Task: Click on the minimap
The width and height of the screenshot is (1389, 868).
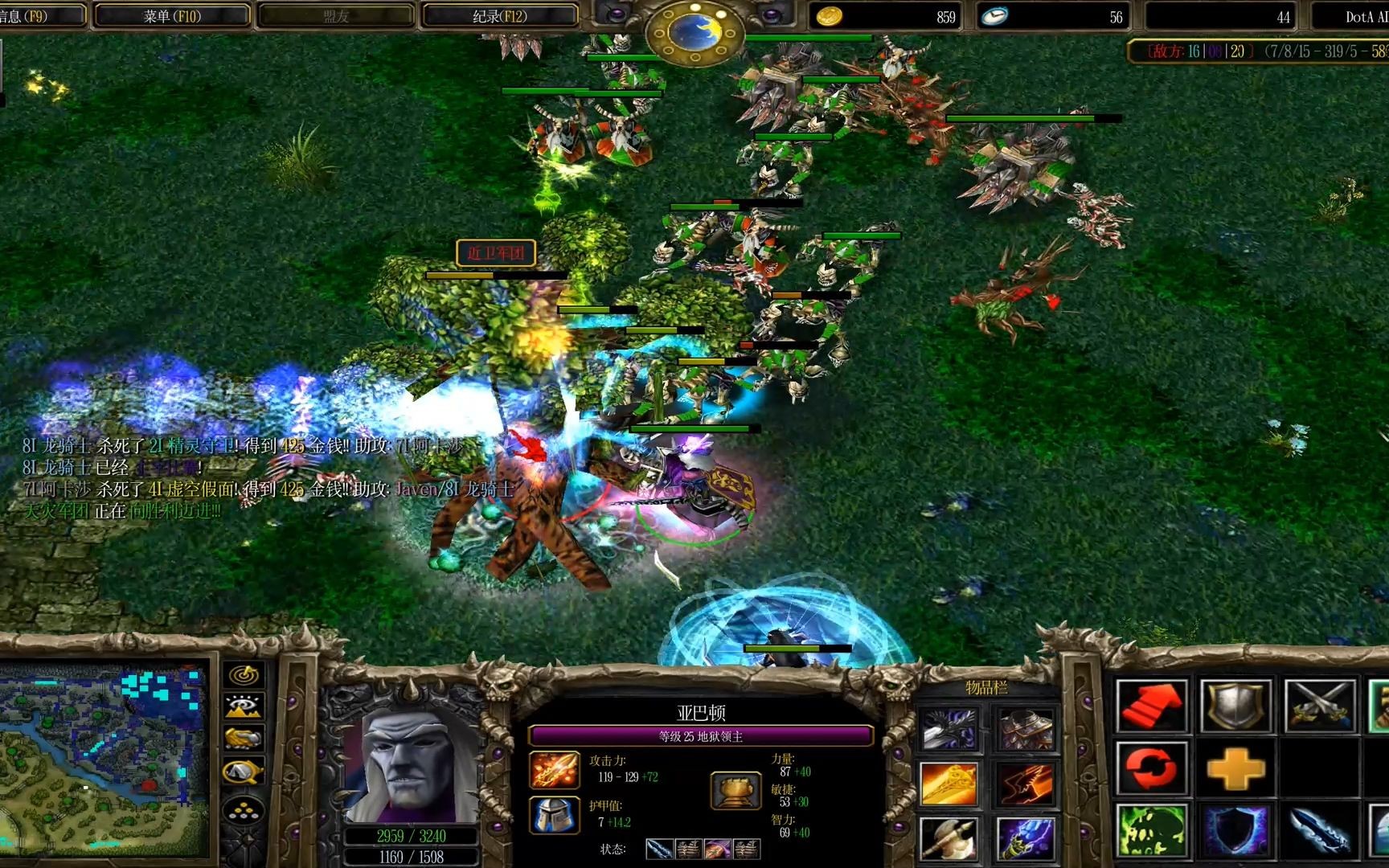Action: (x=103, y=759)
